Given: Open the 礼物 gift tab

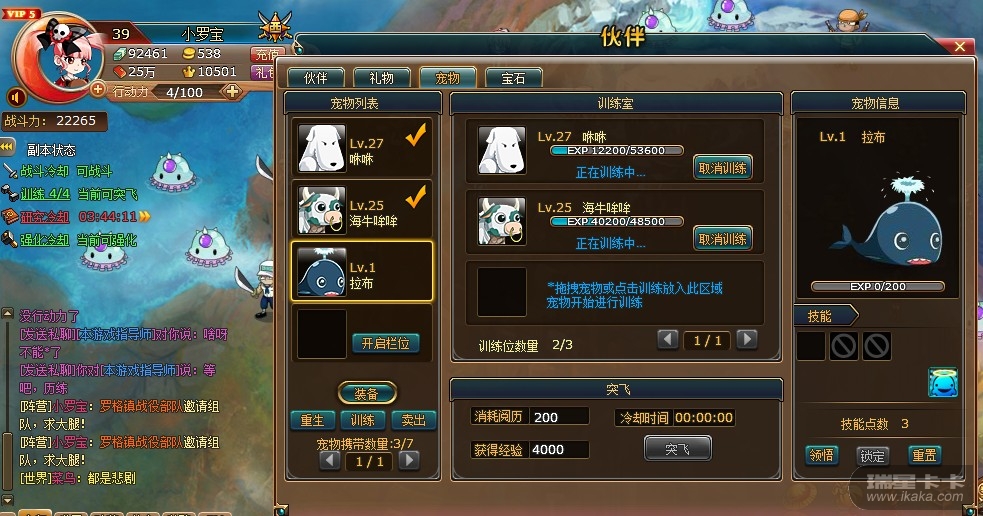Looking at the screenshot, I should point(381,78).
